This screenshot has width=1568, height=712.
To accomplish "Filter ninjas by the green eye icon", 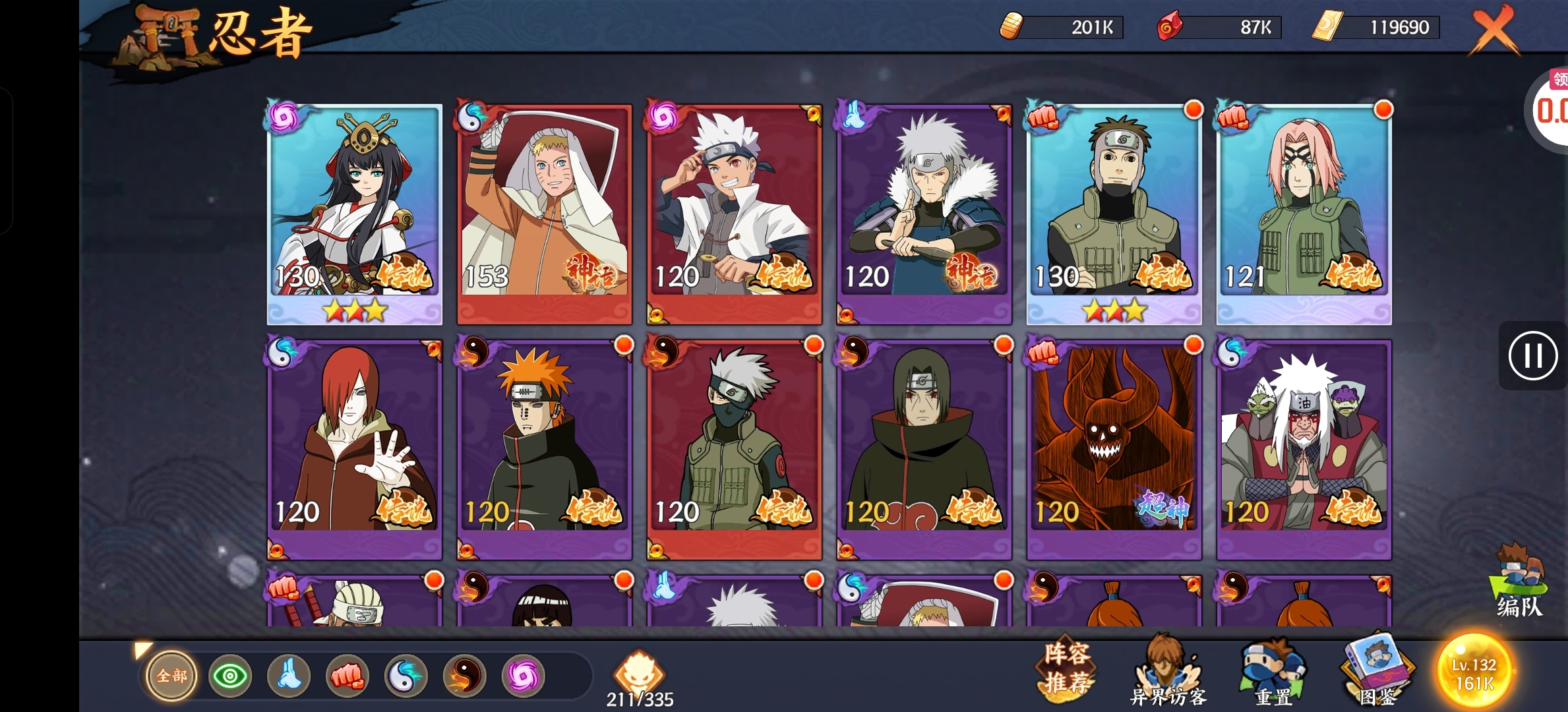I will (x=230, y=676).
